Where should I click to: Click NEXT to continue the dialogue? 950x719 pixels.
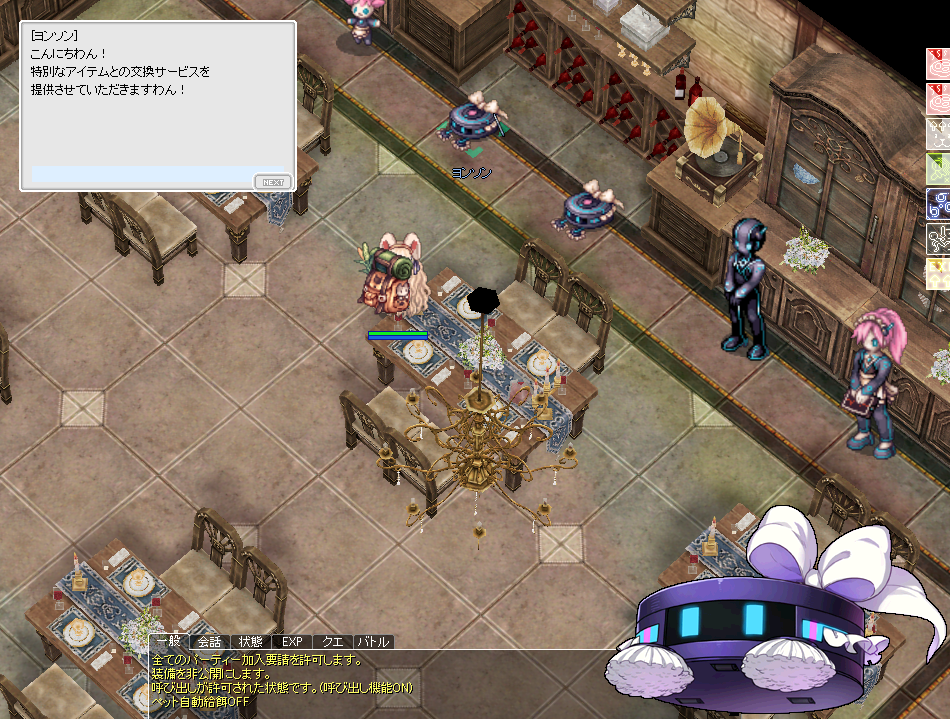point(272,181)
